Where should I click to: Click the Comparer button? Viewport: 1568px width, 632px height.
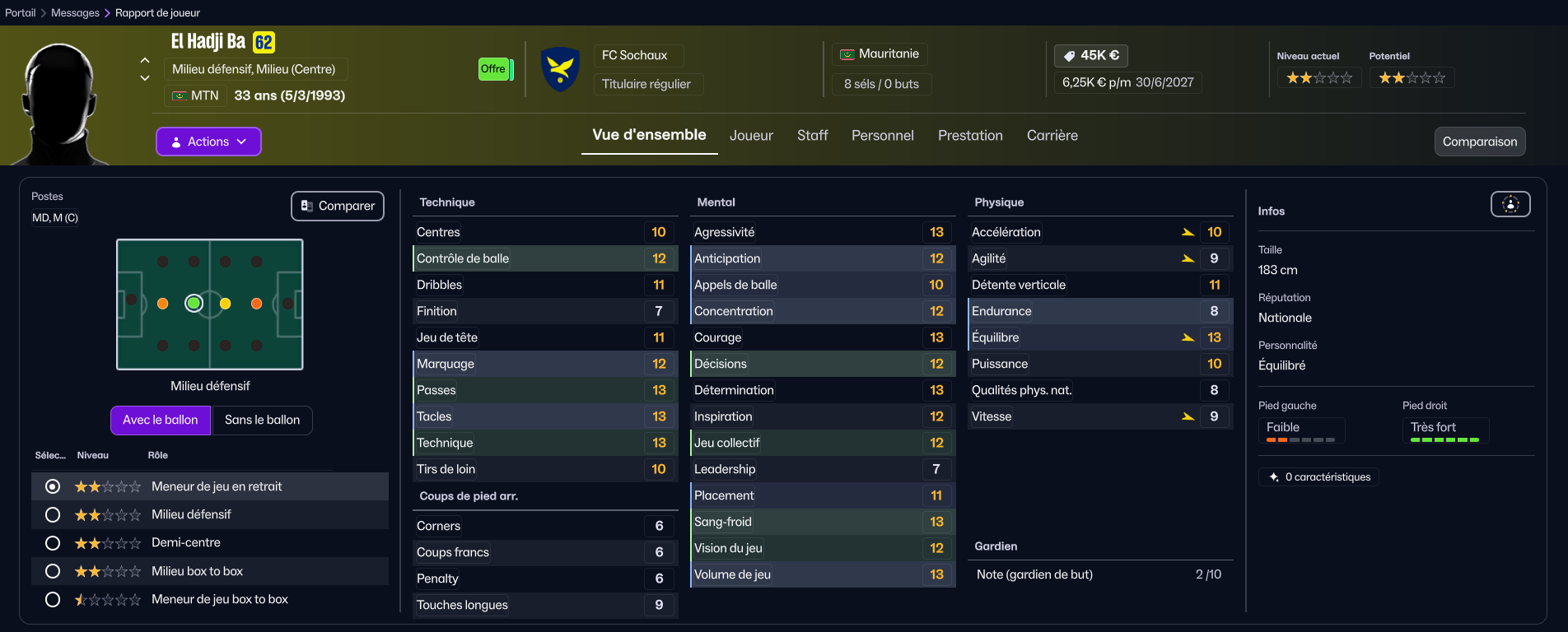pyautogui.click(x=338, y=206)
